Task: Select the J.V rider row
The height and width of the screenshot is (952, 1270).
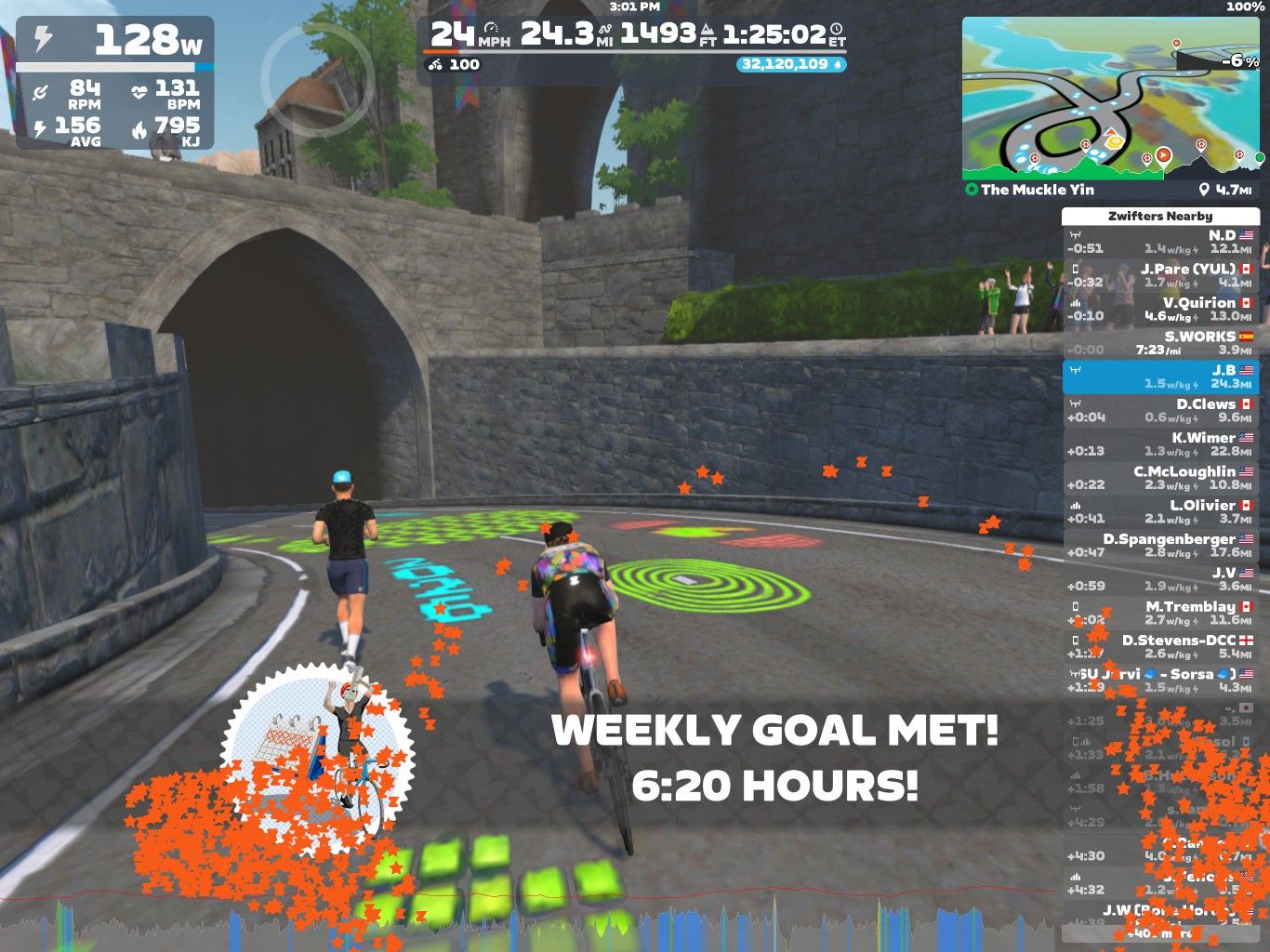Action: 1160,579
